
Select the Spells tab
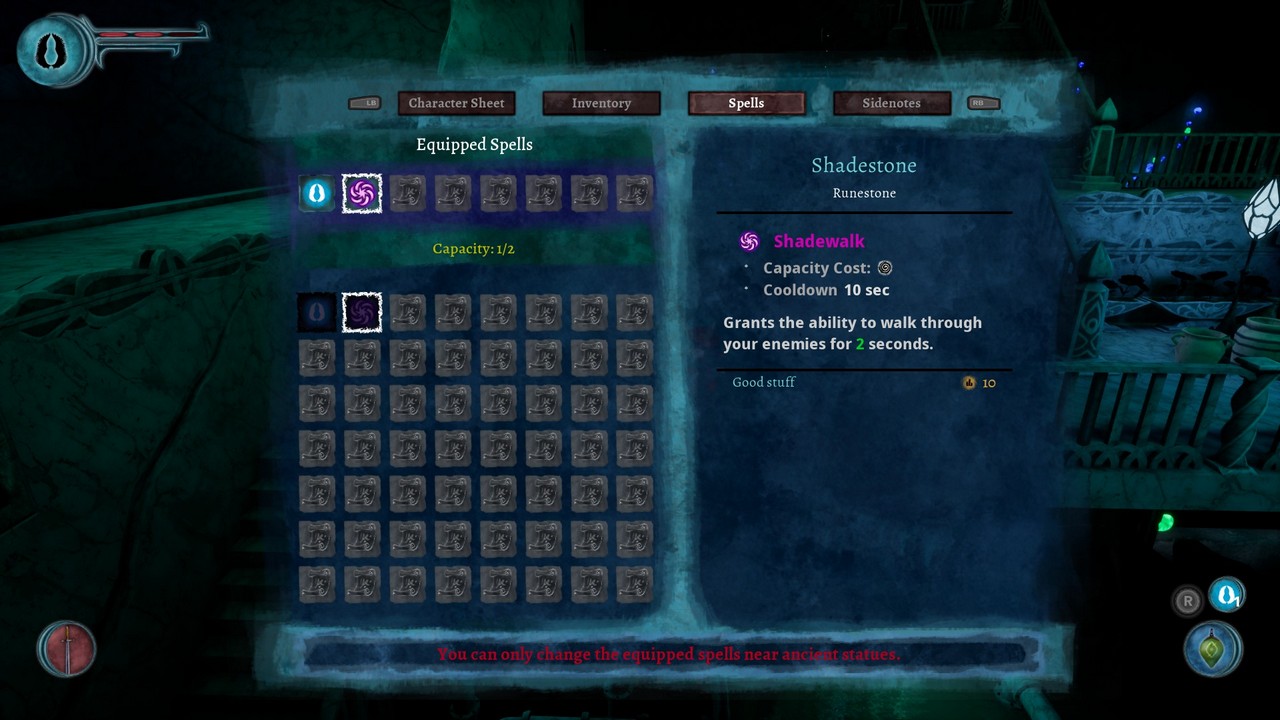(x=746, y=103)
